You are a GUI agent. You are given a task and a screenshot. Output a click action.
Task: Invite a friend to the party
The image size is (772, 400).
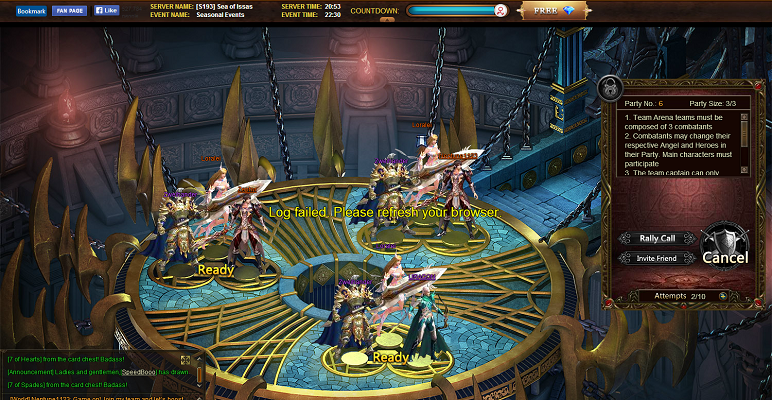point(653,258)
